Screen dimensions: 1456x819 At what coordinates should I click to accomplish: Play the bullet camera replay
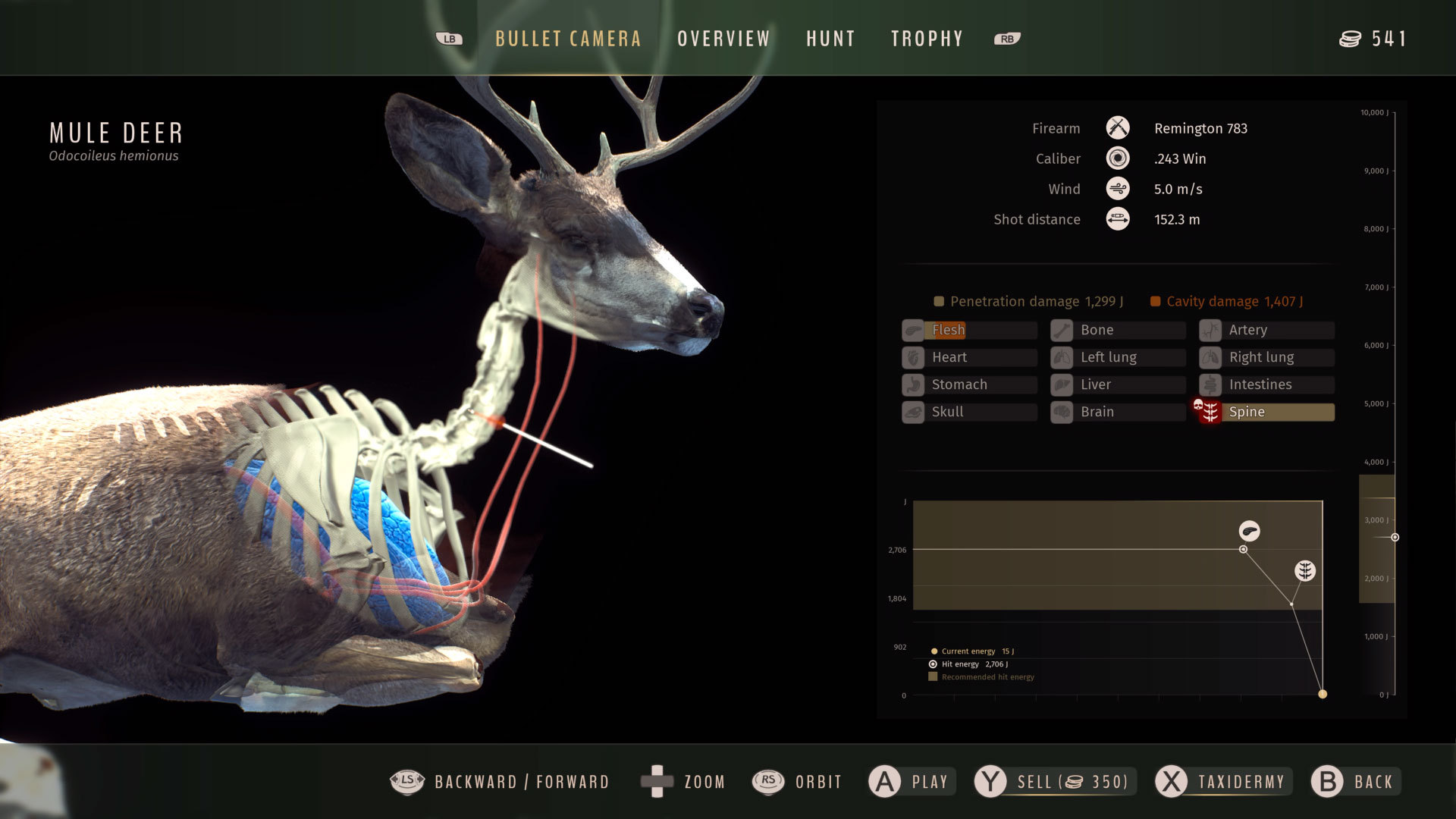(x=912, y=782)
